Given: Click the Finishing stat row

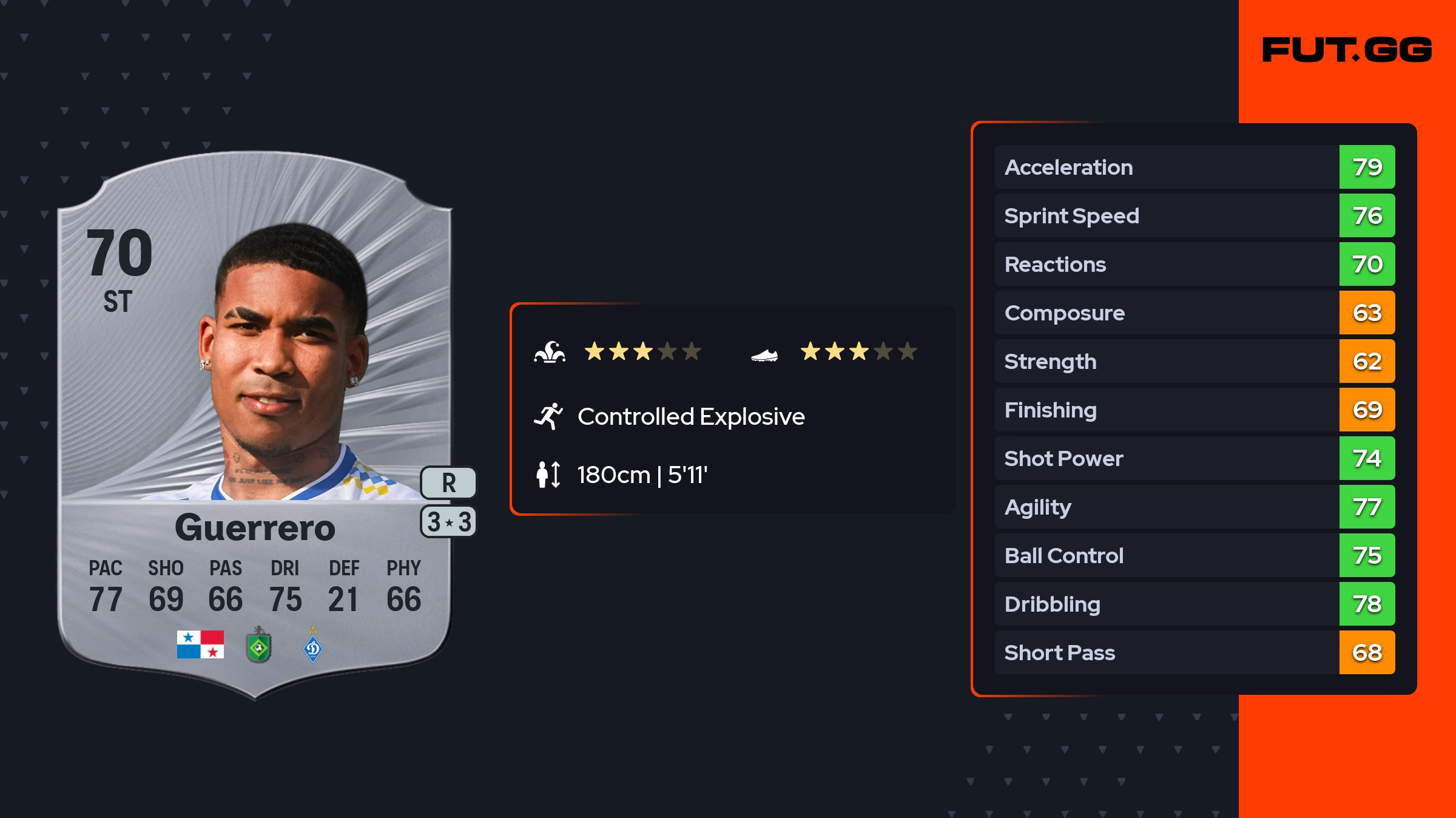Looking at the screenshot, I should [x=1194, y=410].
